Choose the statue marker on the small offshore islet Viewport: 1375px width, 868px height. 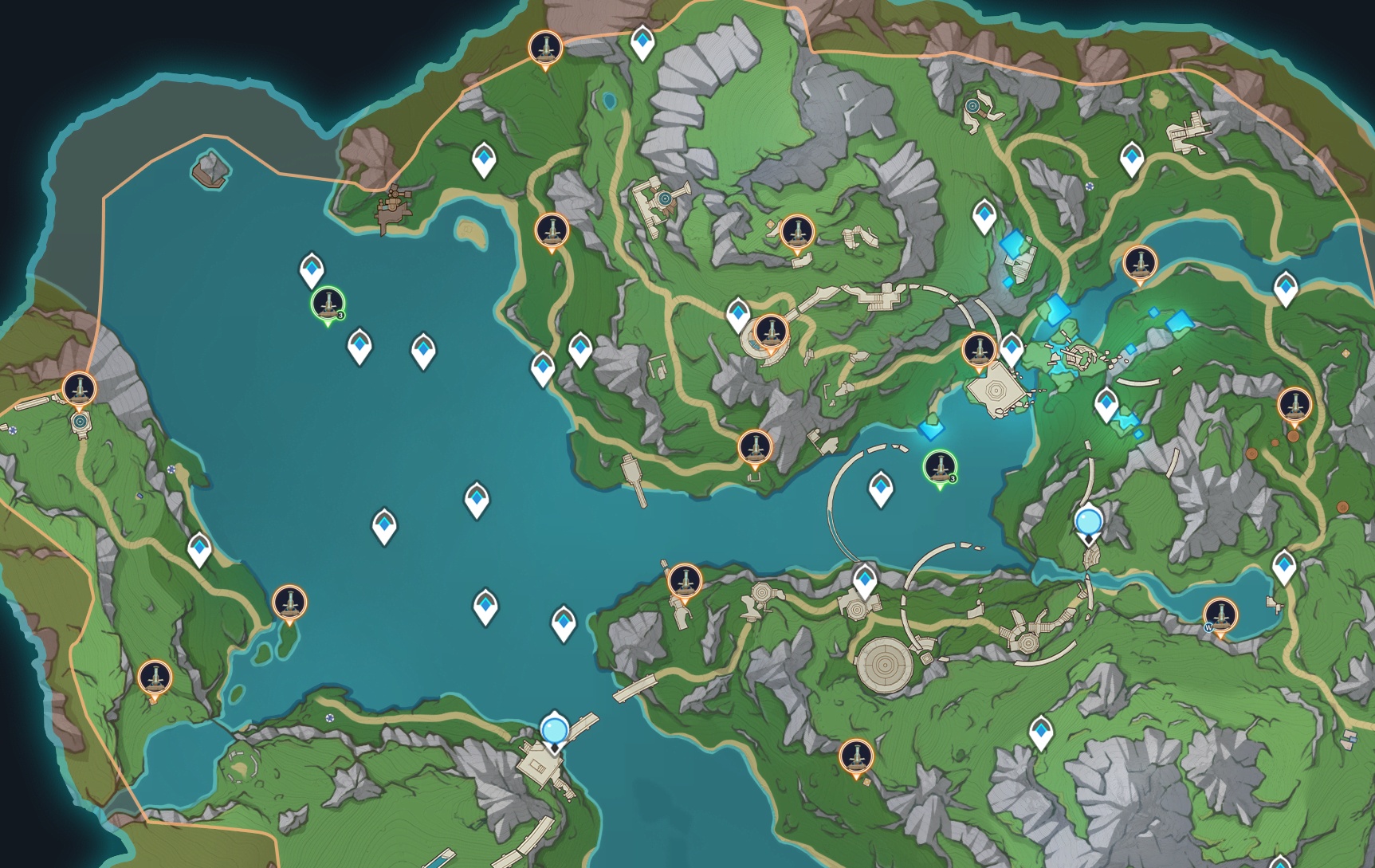click(289, 602)
